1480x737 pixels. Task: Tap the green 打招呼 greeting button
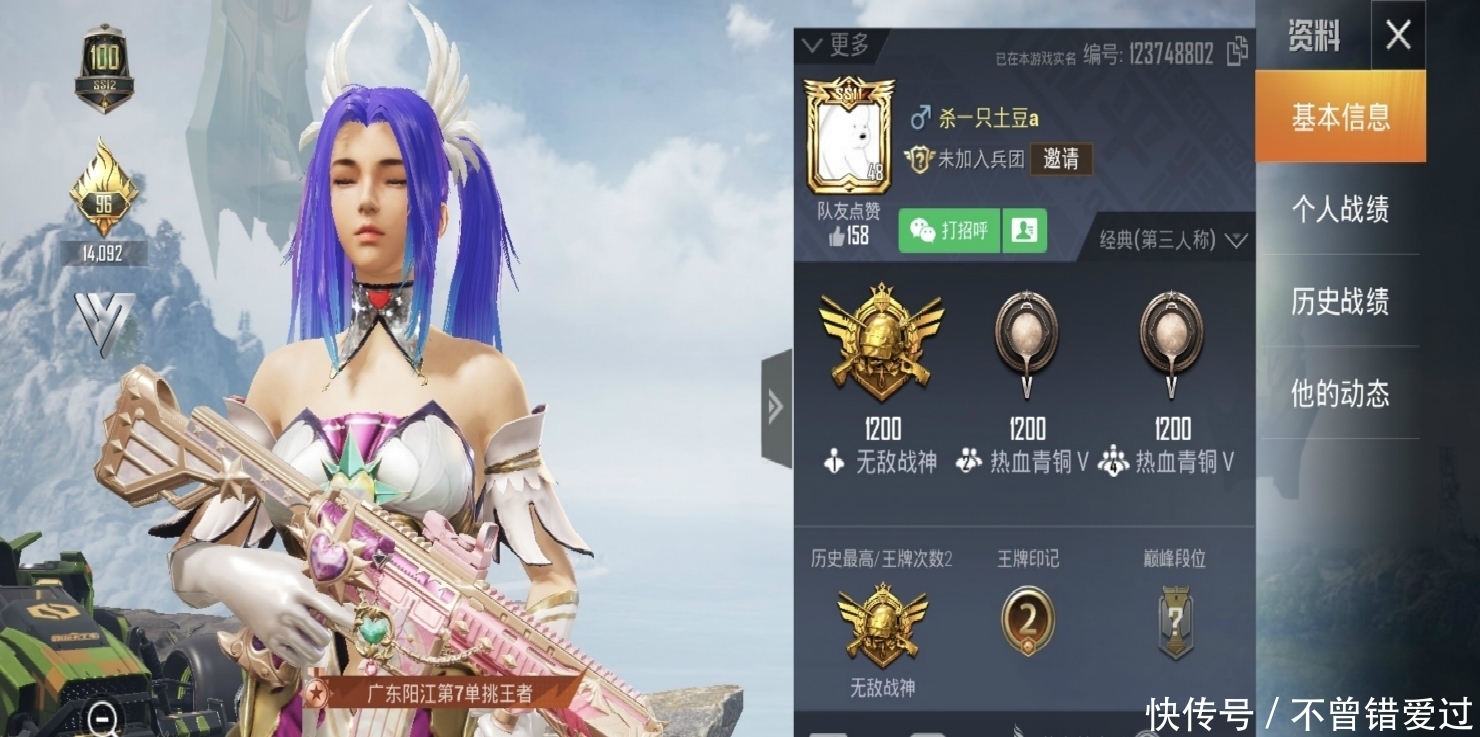pos(949,231)
